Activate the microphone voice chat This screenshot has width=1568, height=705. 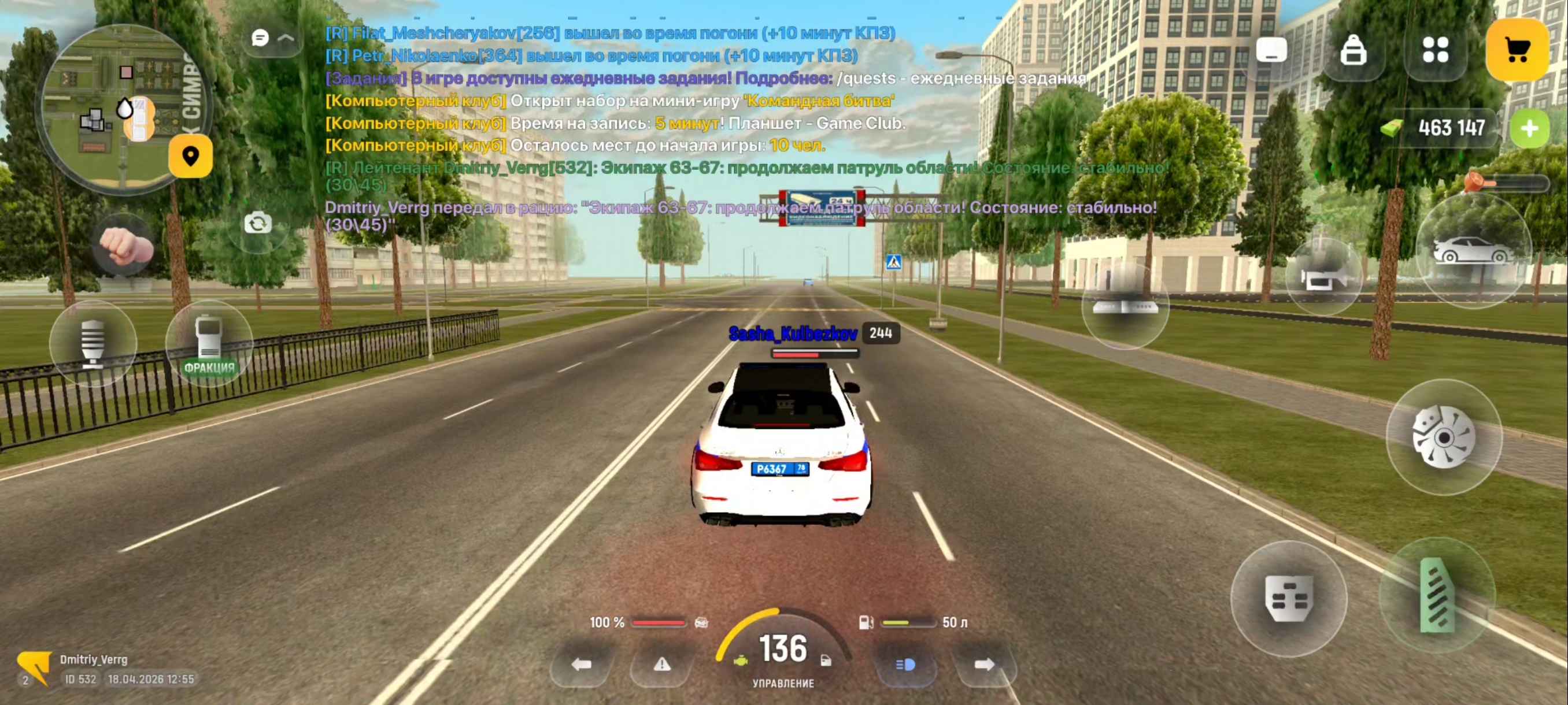click(x=93, y=344)
